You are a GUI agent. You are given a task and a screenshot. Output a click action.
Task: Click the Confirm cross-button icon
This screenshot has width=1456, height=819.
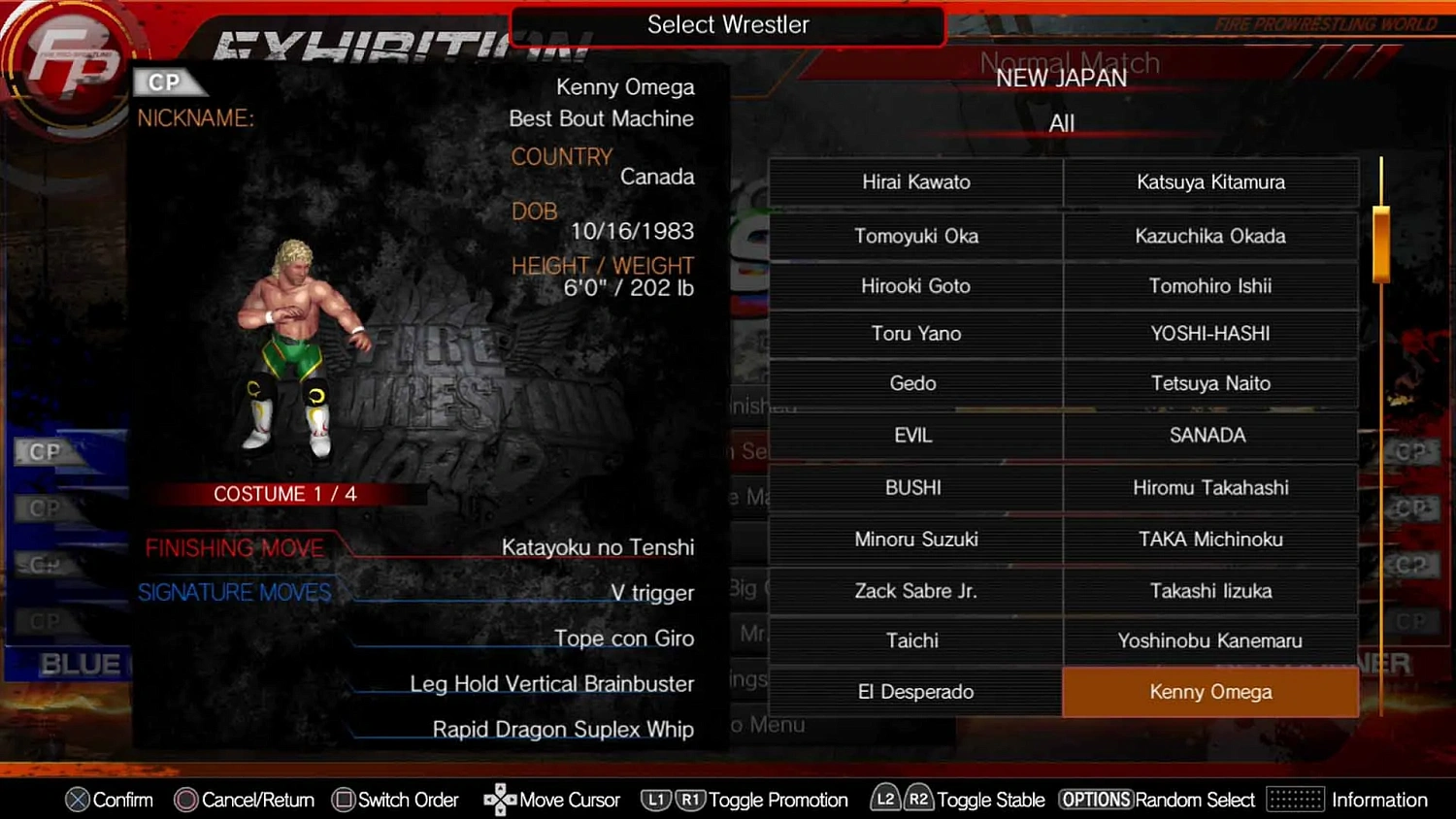pos(79,800)
